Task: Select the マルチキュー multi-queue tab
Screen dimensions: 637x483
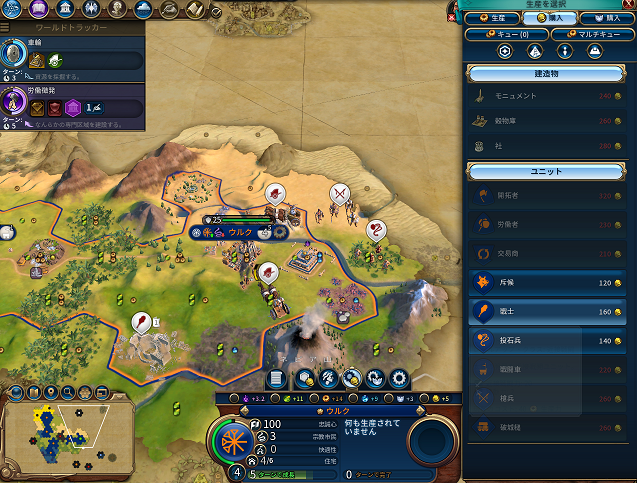Action: (x=587, y=33)
